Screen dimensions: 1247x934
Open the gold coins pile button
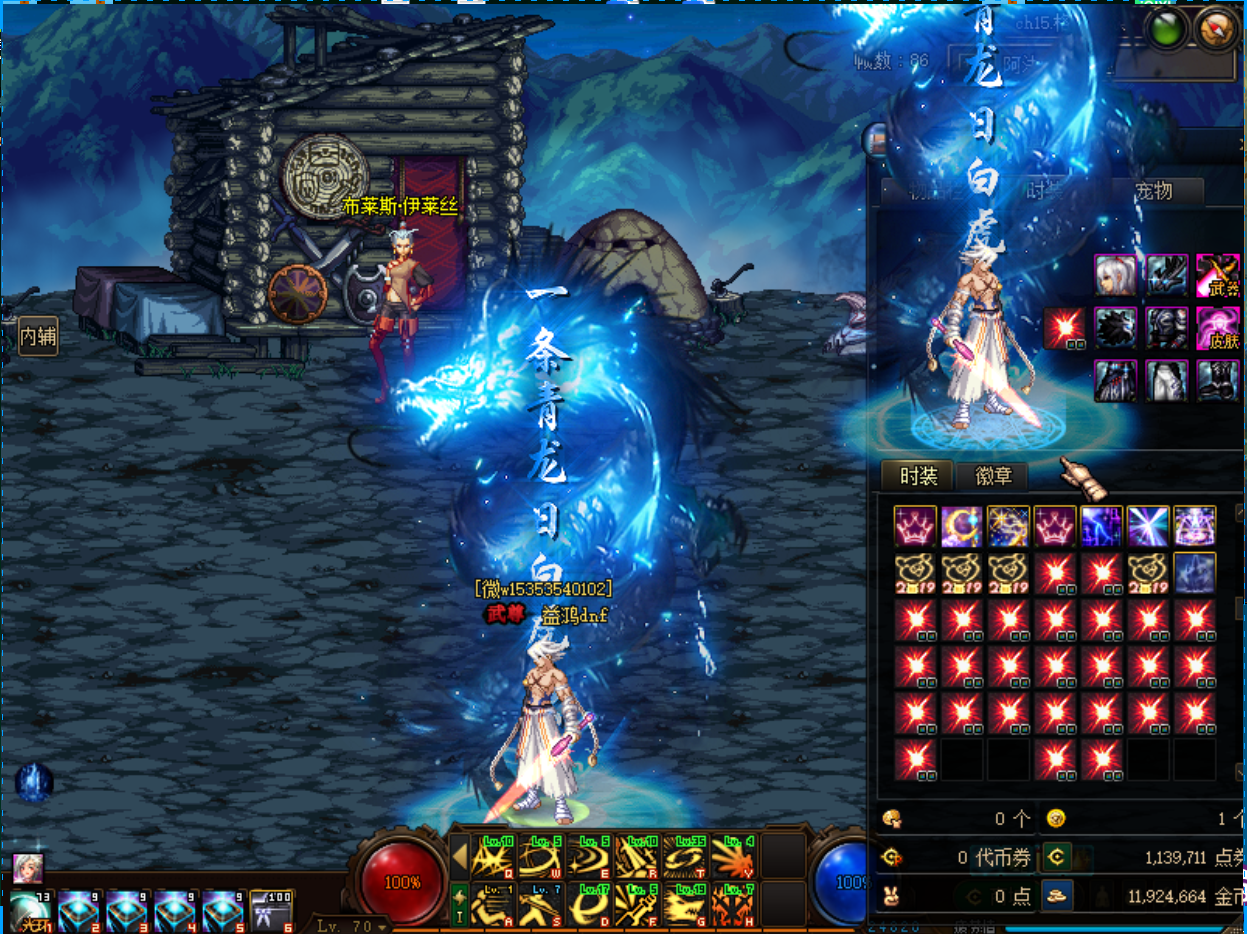tap(1057, 895)
